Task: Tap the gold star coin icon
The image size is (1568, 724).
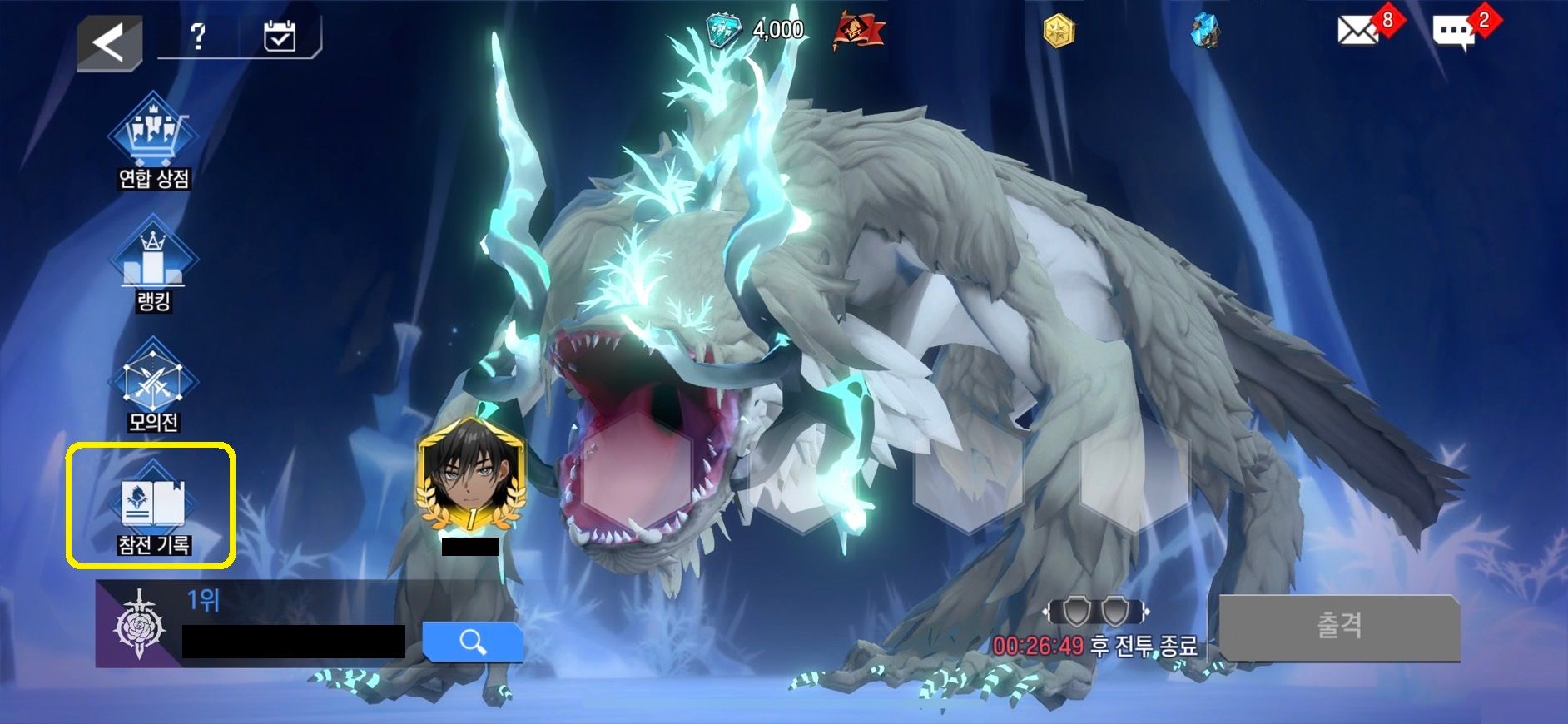Action: [1059, 32]
